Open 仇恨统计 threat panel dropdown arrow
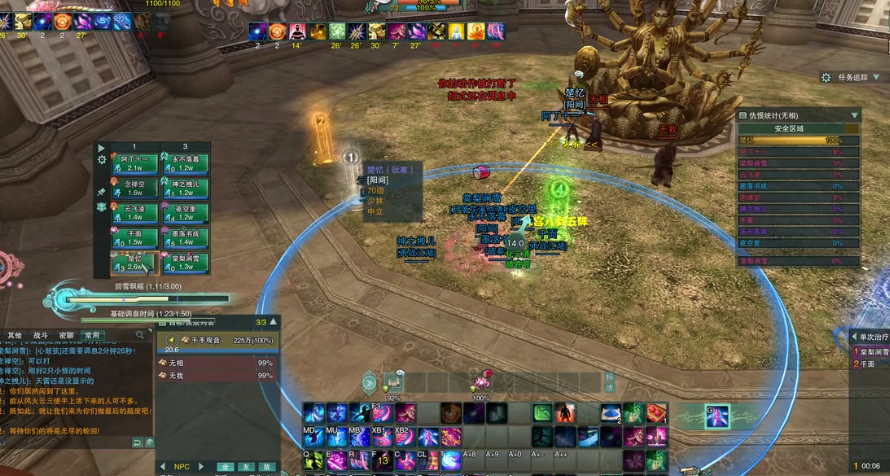Screen dimensions: 890x476 pyautogui.click(x=853, y=115)
